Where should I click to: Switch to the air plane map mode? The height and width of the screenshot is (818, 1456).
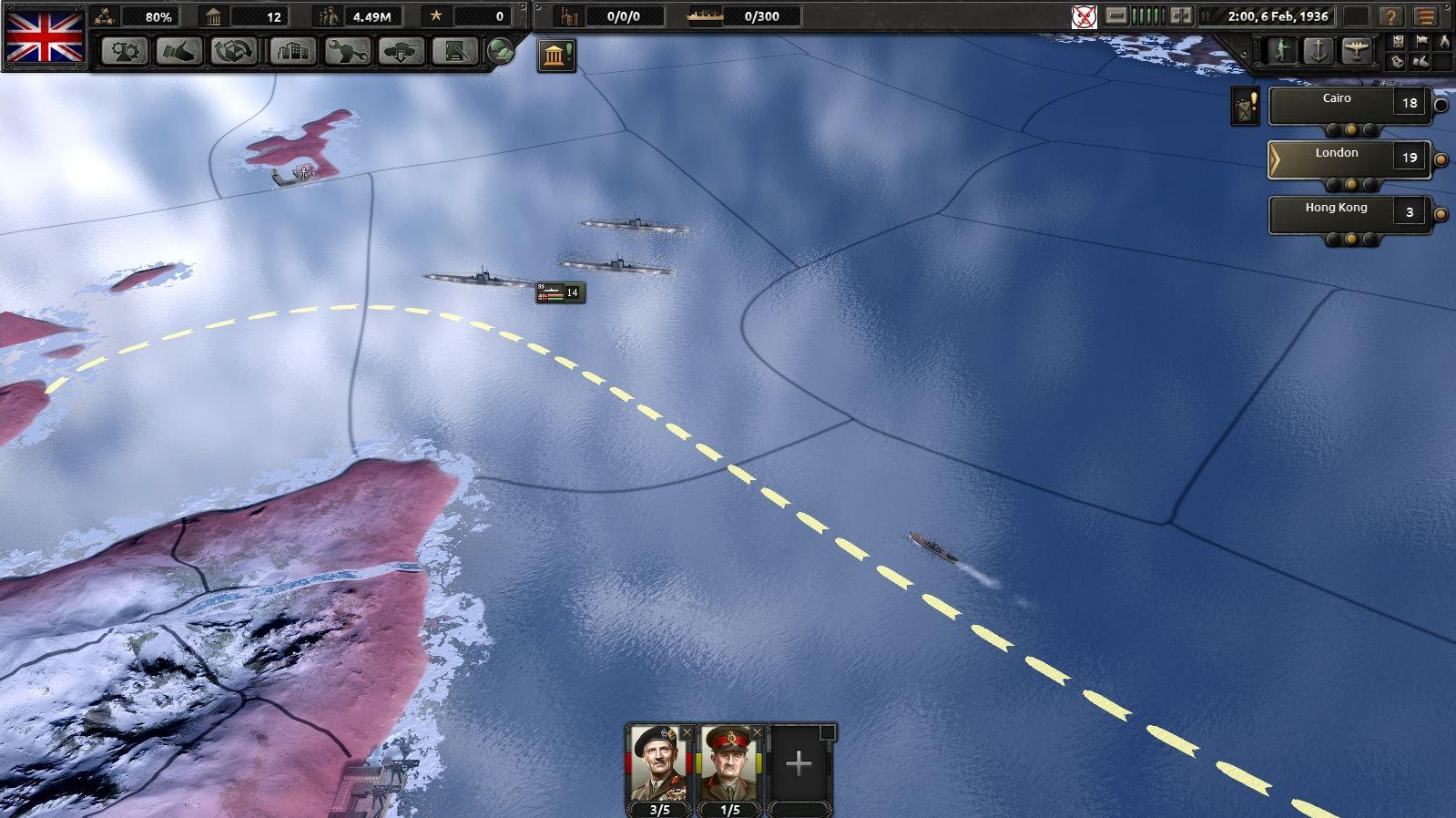pyautogui.click(x=1356, y=50)
